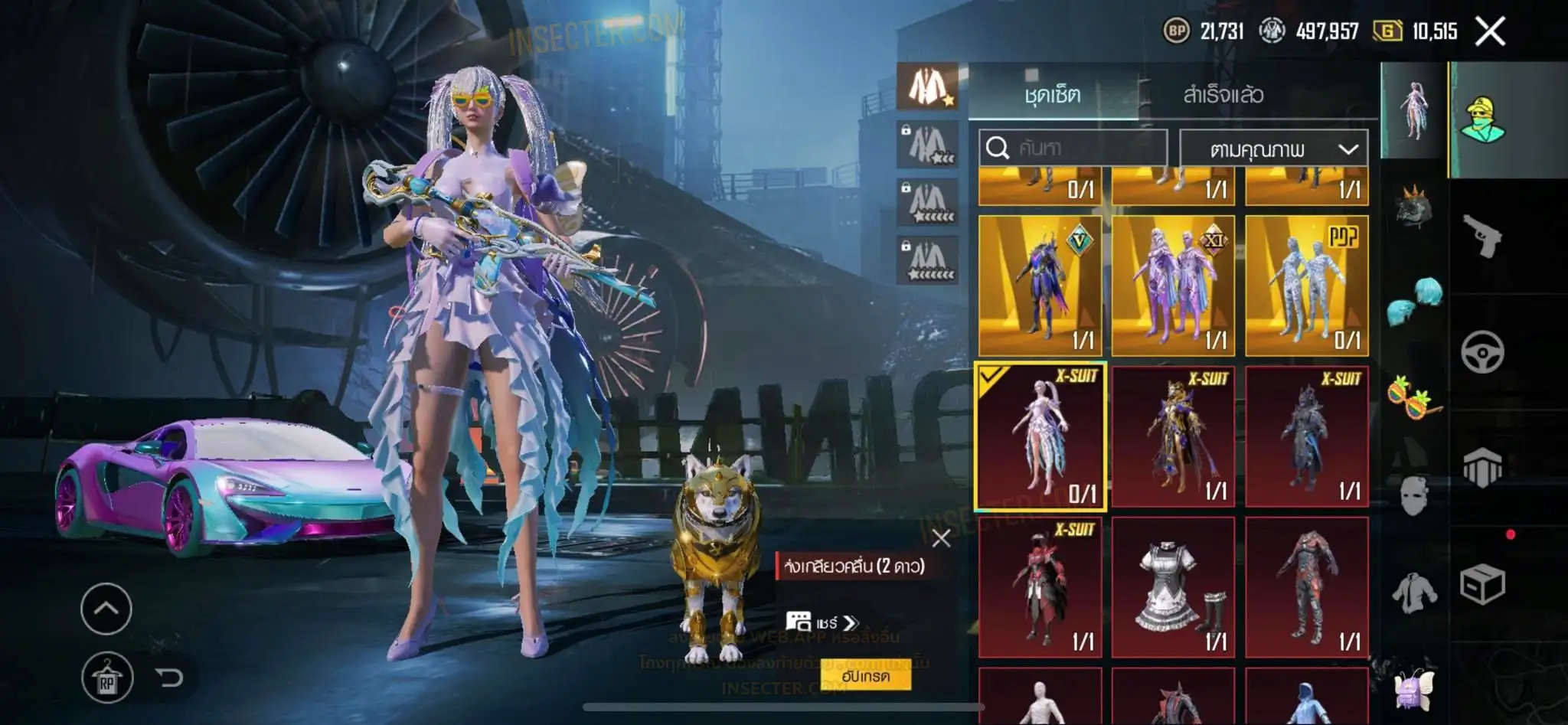Image resolution: width=1568 pixels, height=725 pixels.
Task: Open the pistol weapon skins category
Action: (1482, 237)
